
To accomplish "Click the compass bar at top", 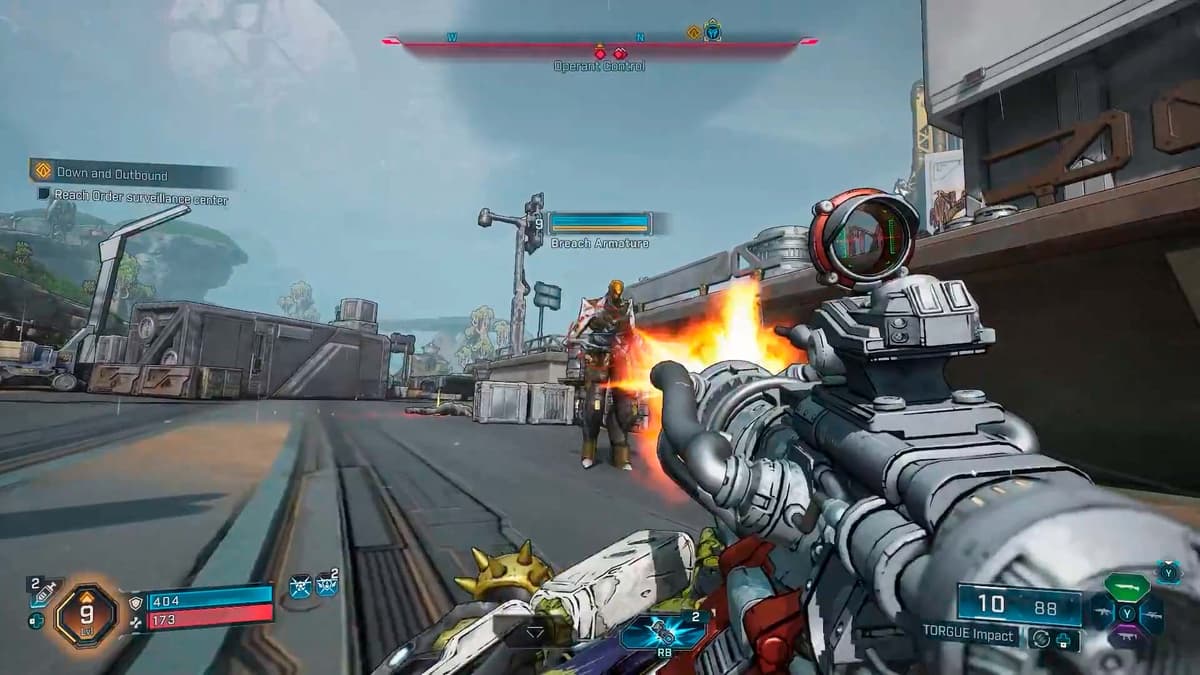I will pyautogui.click(x=600, y=43).
